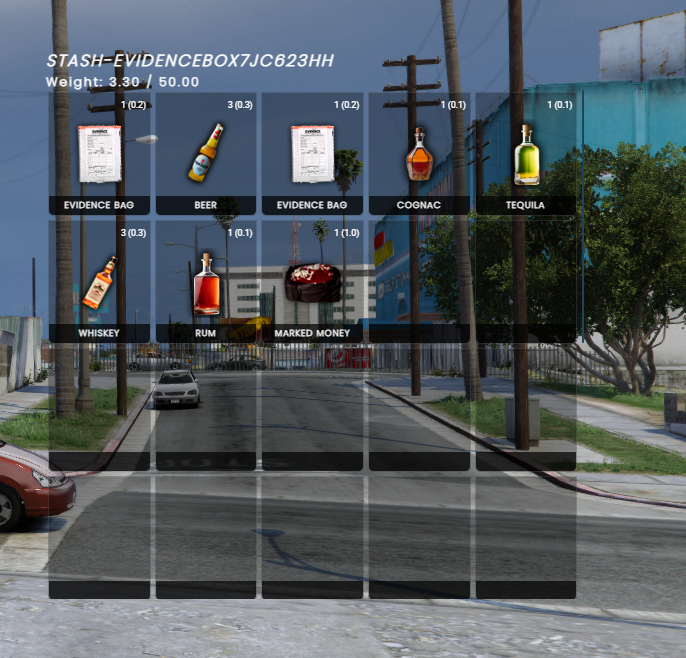This screenshot has height=658, width=686.
Task: Choose the Tequila bottle in the stash
Action: 525,154
